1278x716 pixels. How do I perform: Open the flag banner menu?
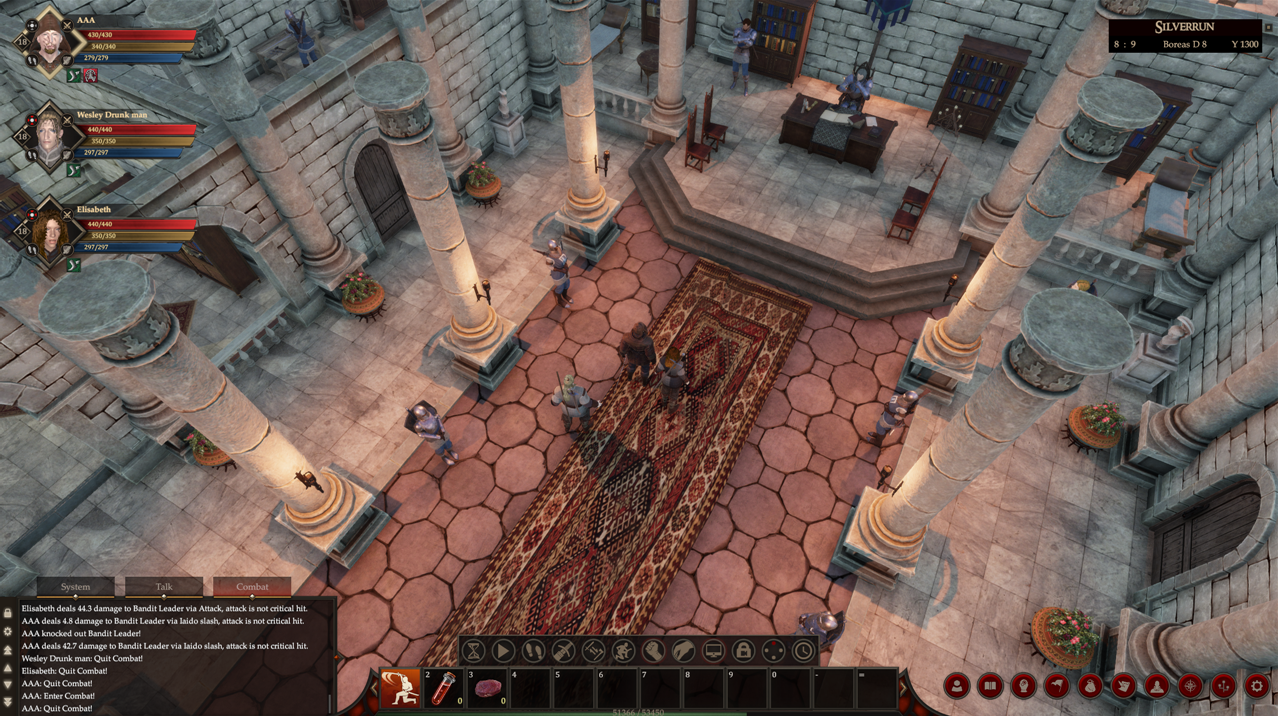click(1057, 686)
